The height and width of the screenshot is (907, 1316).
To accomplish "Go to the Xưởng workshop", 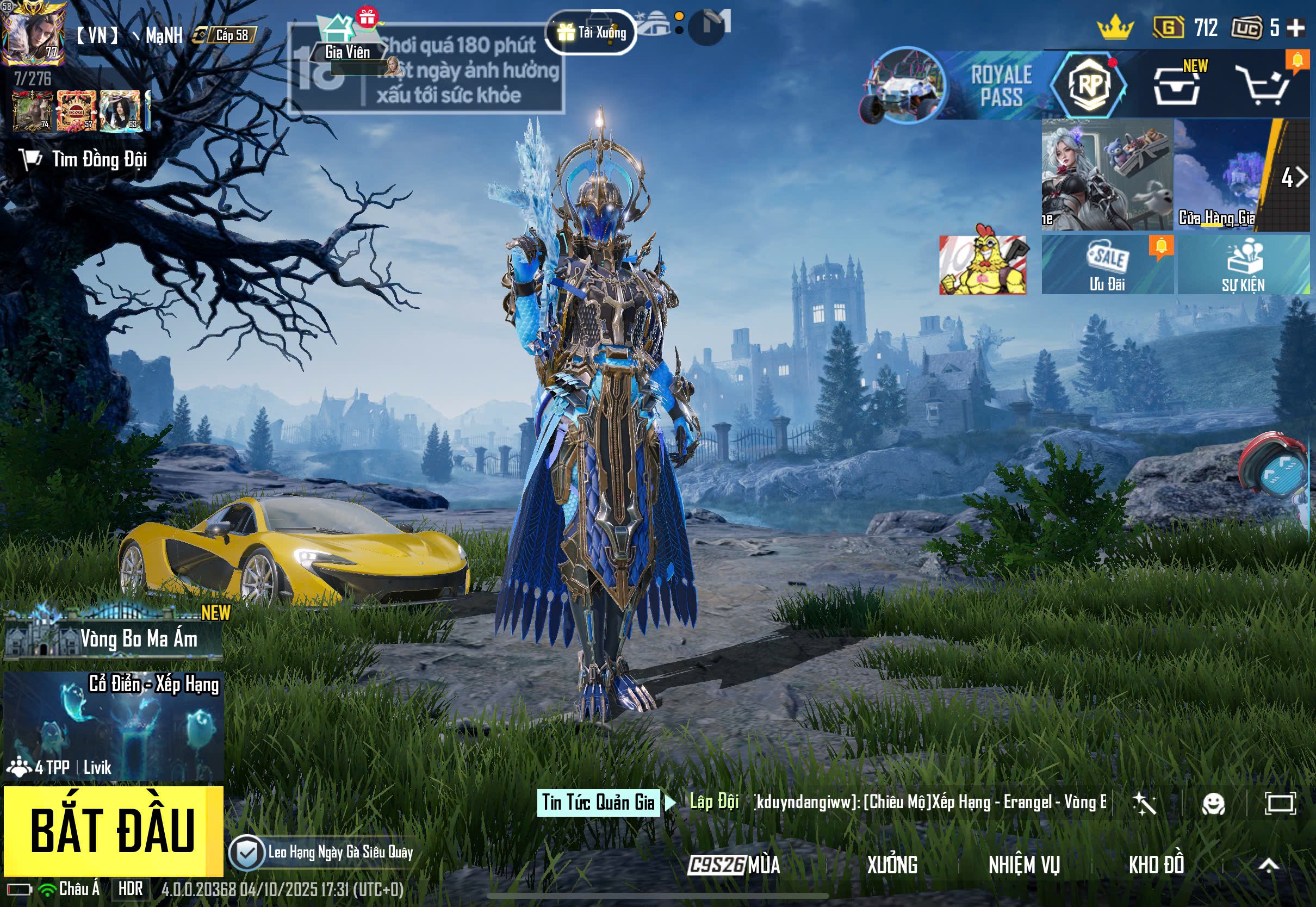I will [x=891, y=865].
